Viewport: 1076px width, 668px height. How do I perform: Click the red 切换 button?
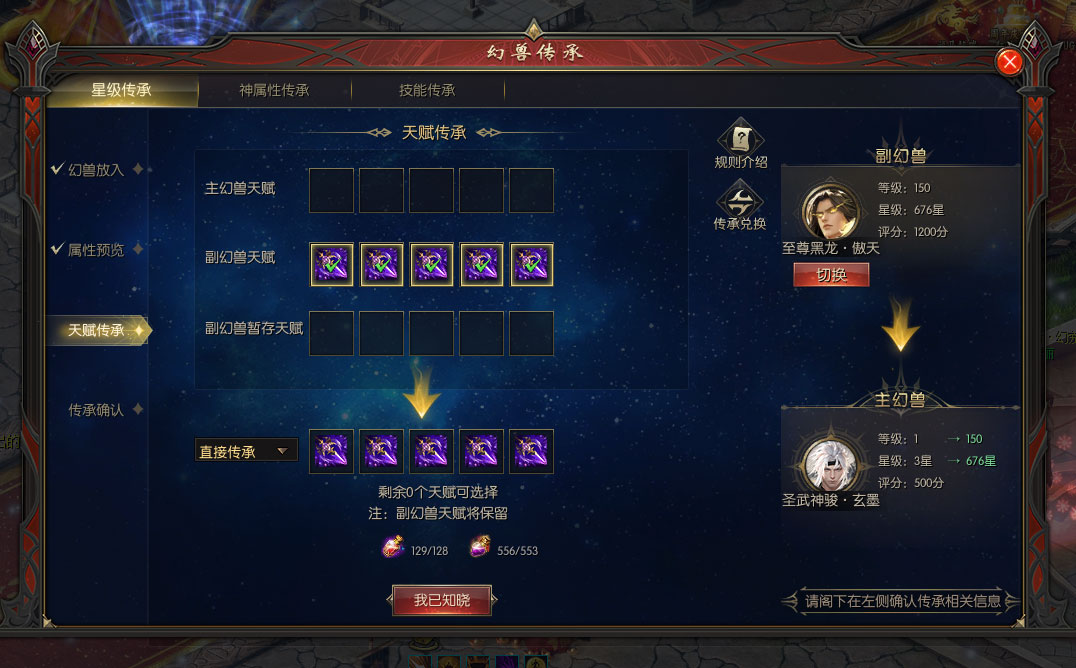point(831,275)
